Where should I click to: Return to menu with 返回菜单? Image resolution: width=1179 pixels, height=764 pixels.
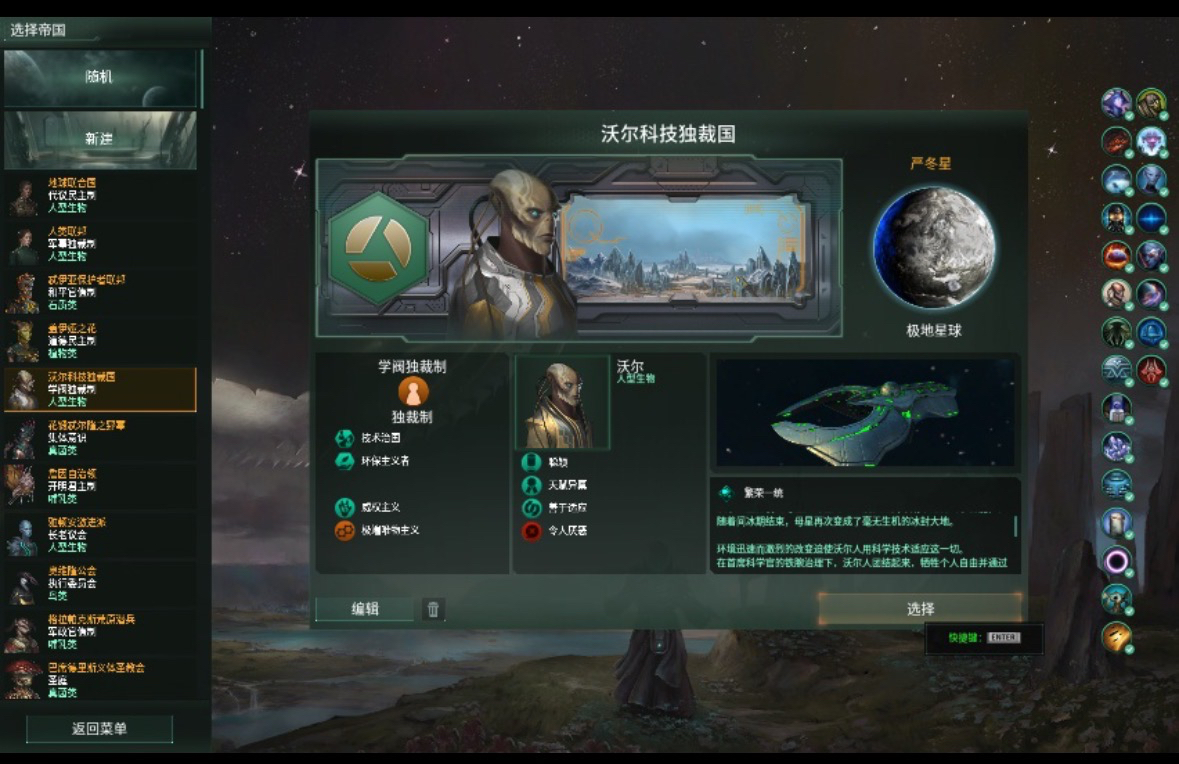click(x=99, y=729)
